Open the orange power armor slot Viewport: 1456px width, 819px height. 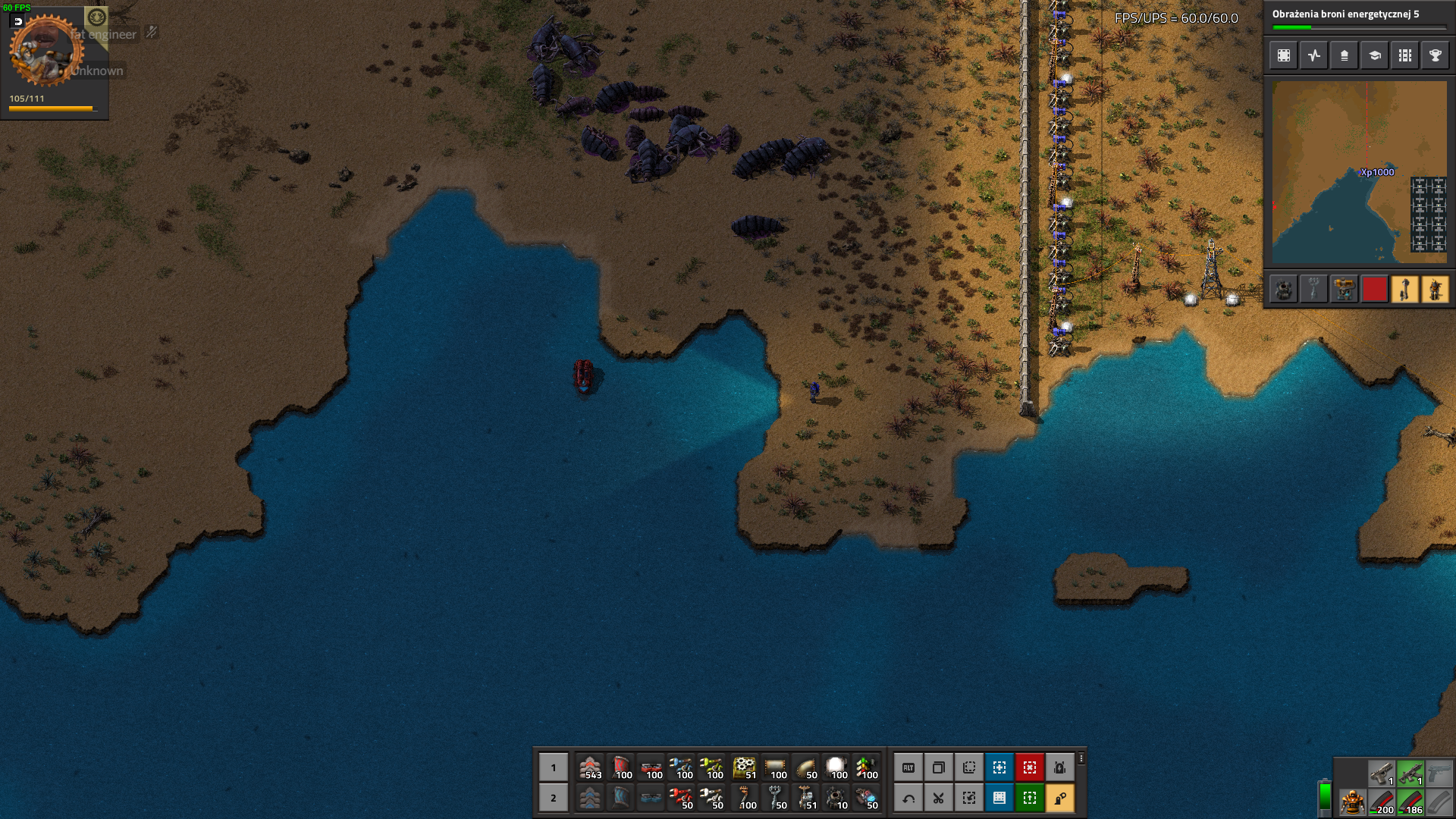[1351, 802]
